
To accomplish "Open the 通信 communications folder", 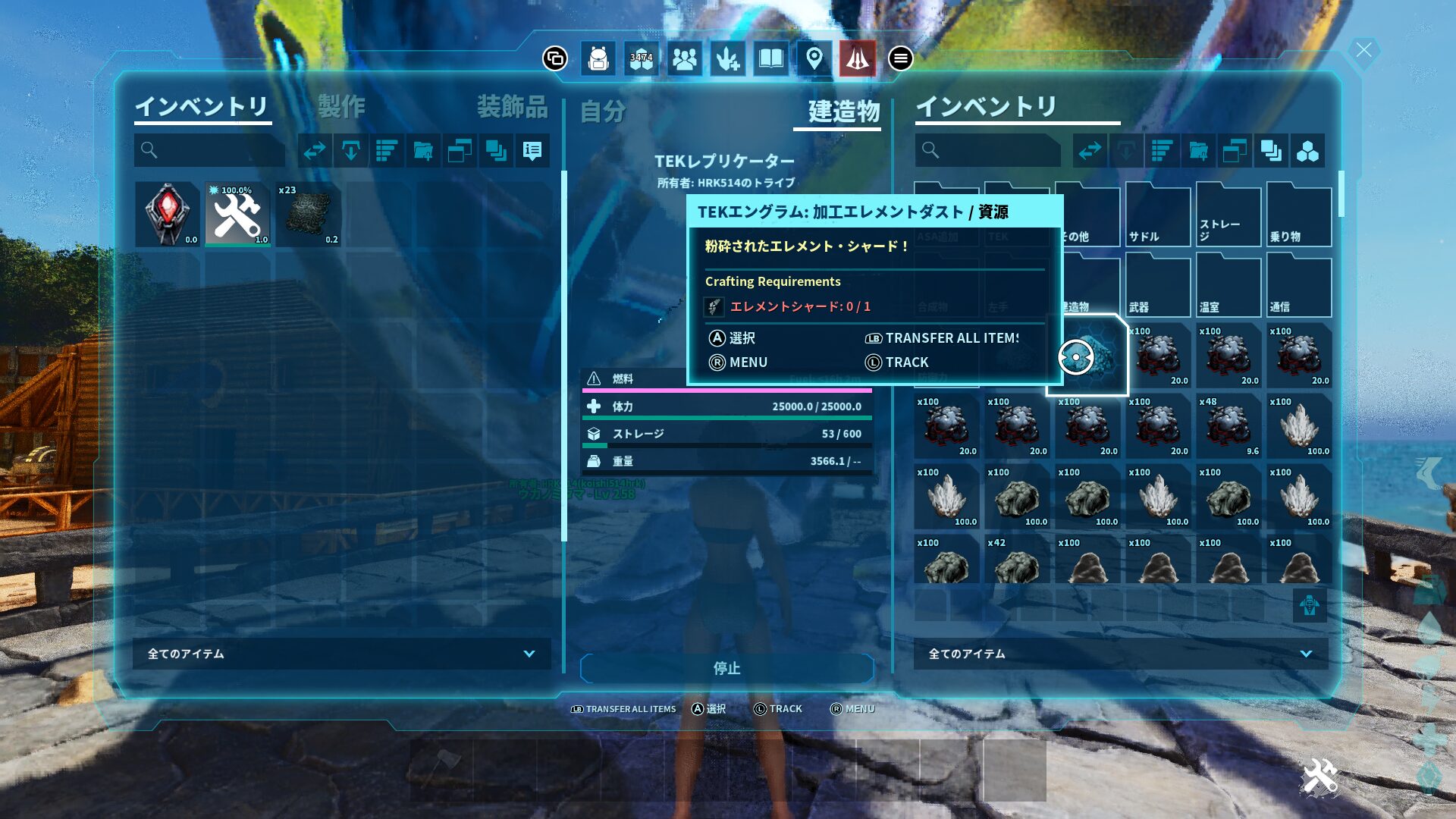I will [1298, 287].
